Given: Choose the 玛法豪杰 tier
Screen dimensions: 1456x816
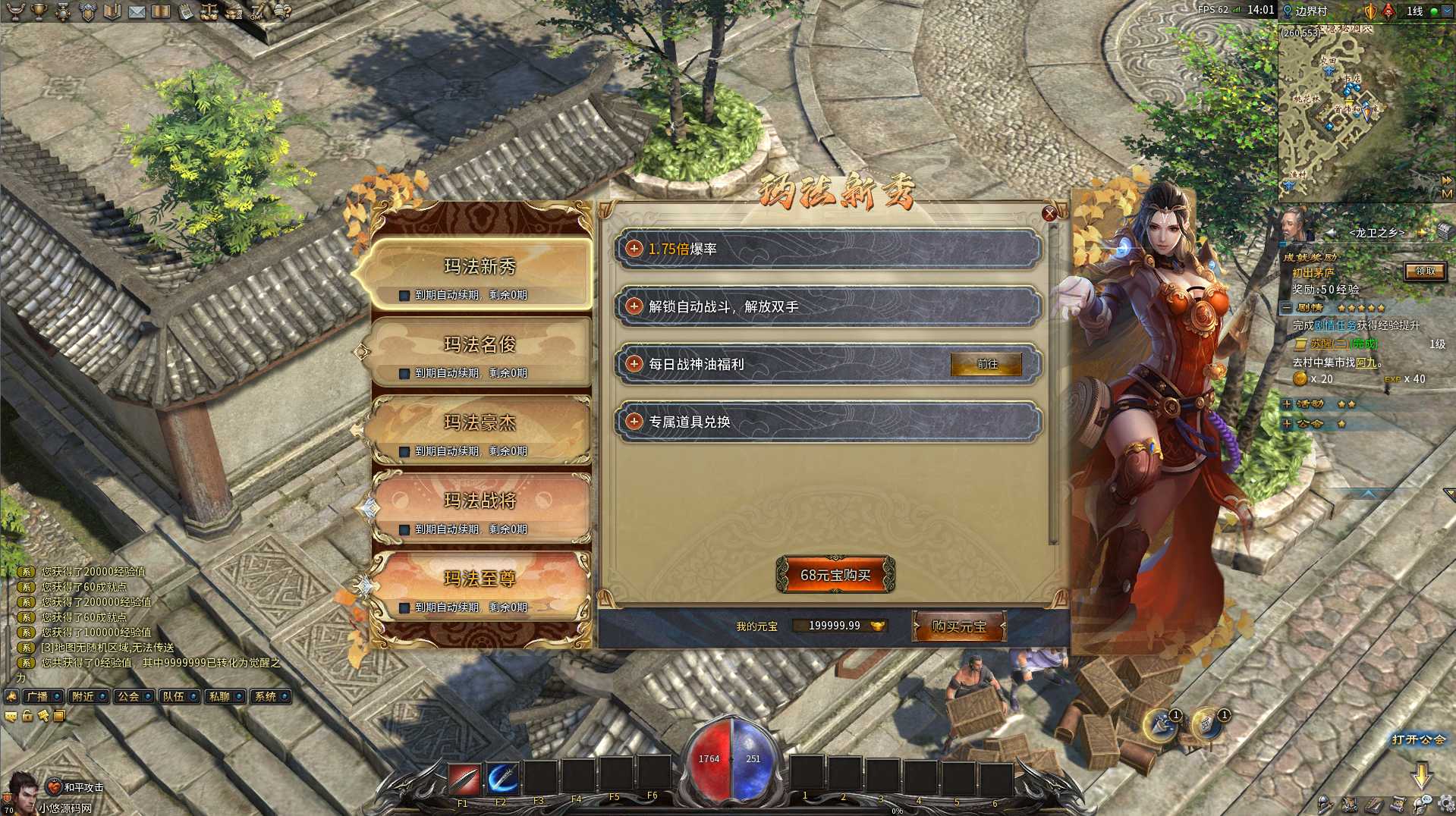Looking at the screenshot, I should pos(480,424).
